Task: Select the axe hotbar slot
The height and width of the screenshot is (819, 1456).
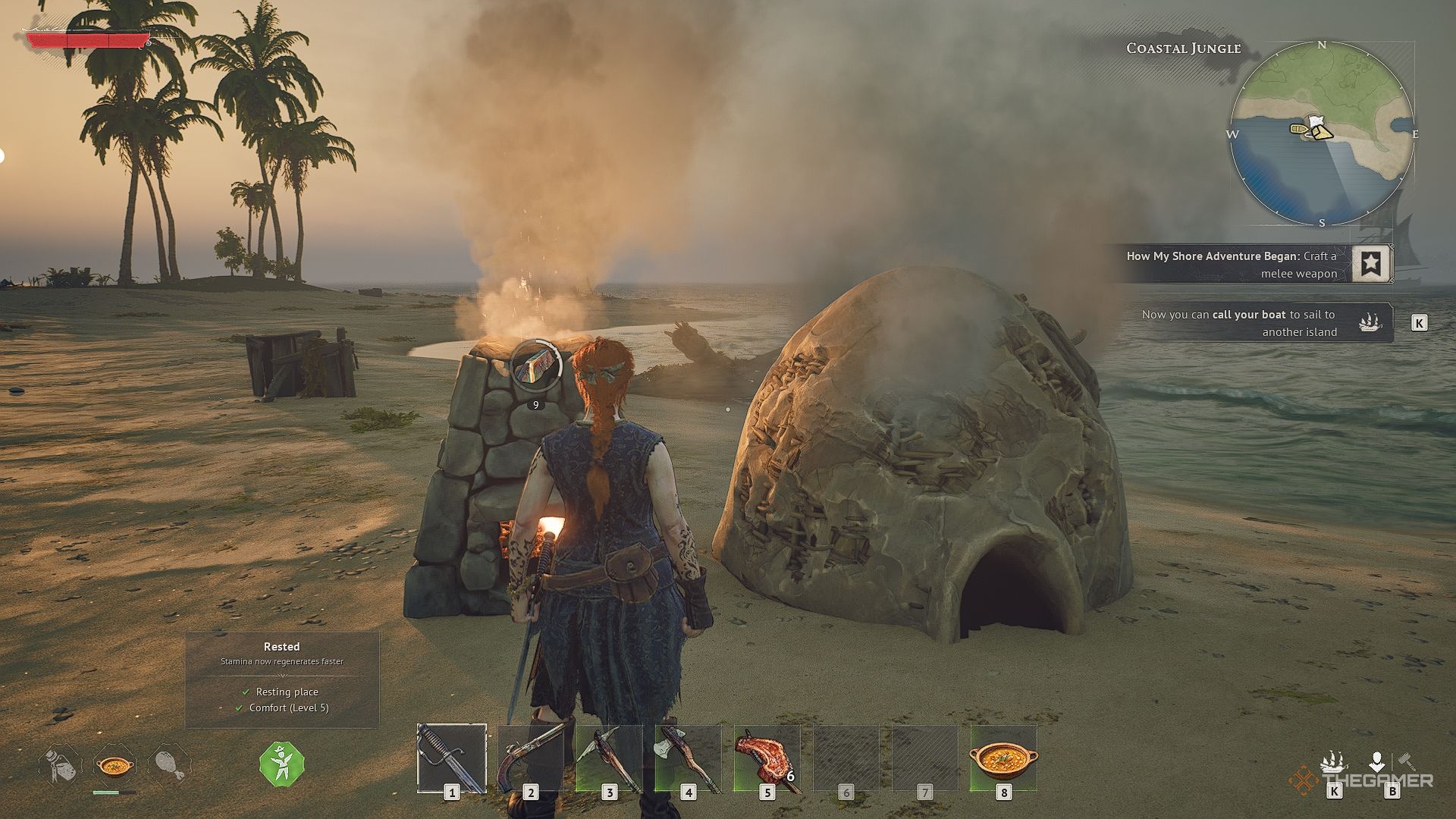Action: pos(689,758)
